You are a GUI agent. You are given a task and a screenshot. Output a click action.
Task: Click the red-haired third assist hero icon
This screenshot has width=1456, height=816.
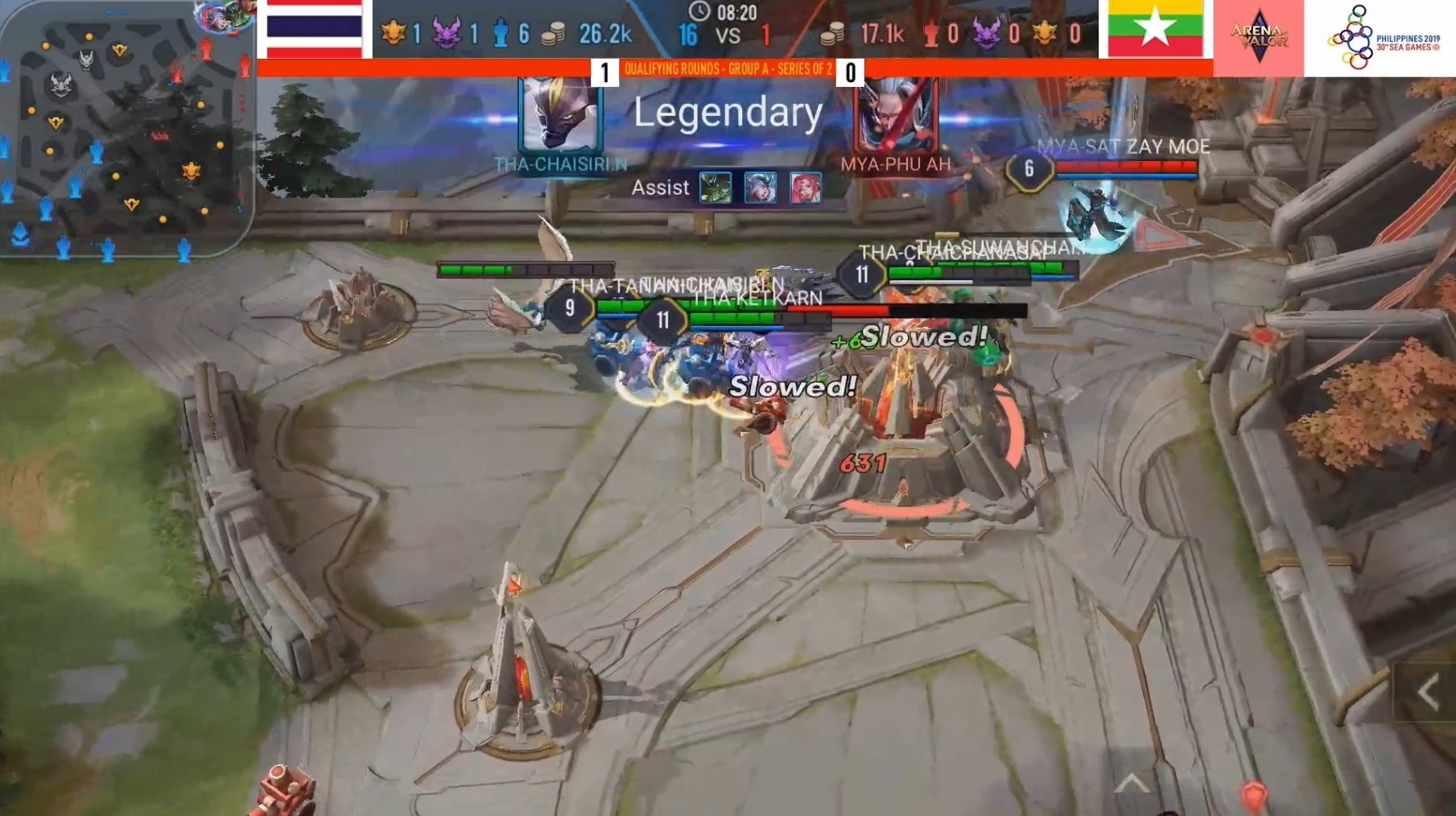tap(805, 188)
